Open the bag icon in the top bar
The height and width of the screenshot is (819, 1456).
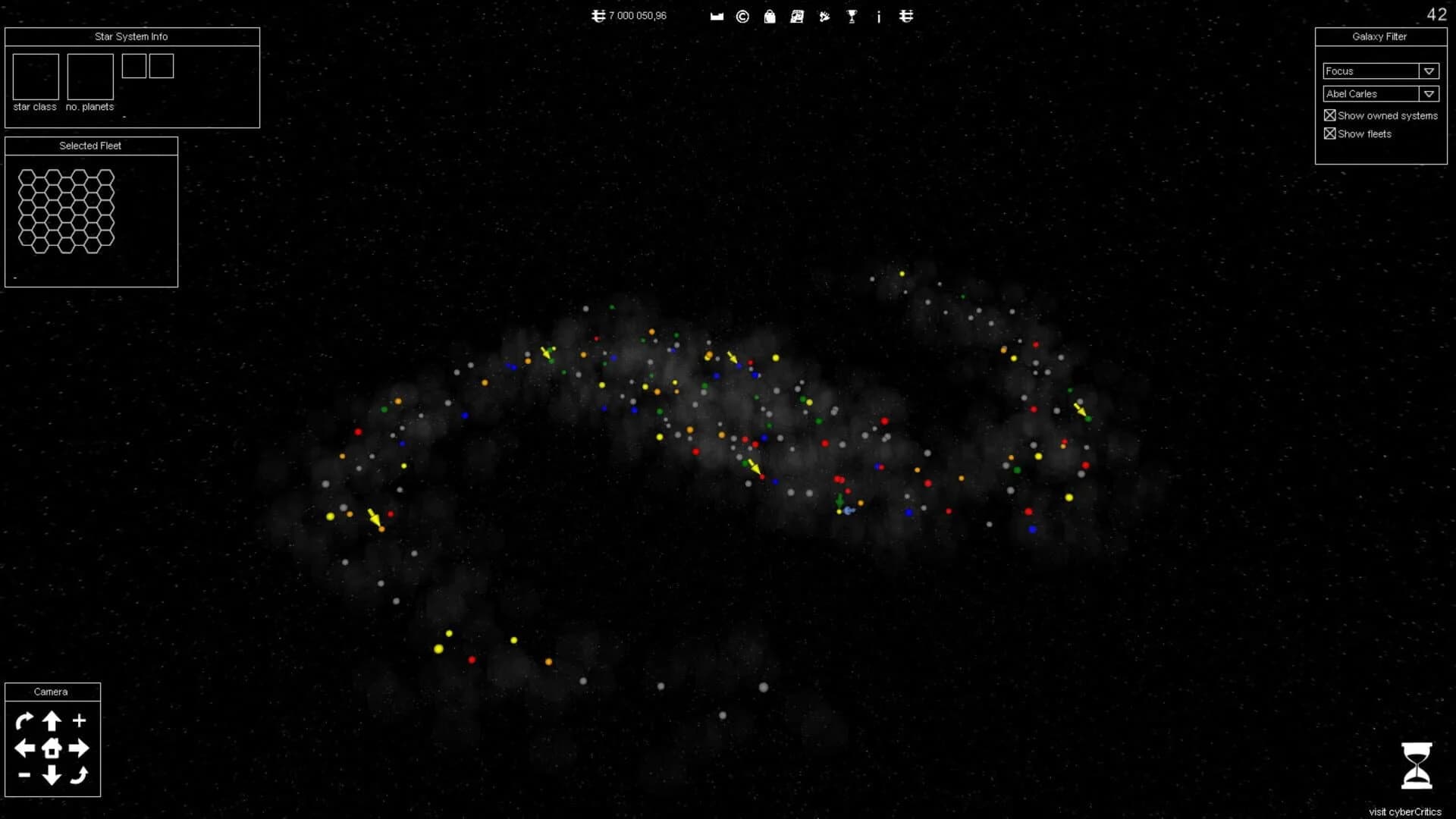click(770, 16)
